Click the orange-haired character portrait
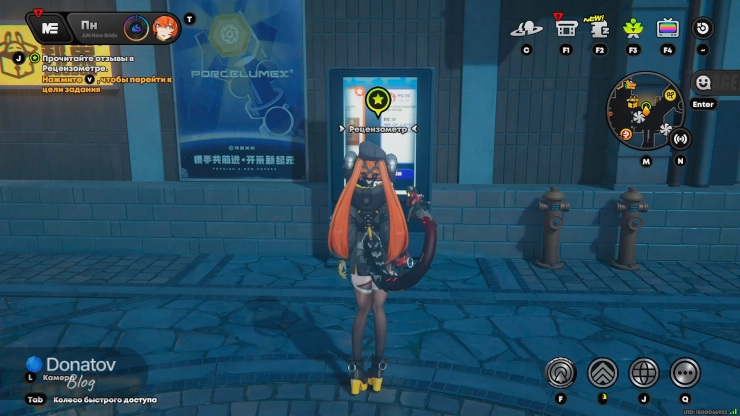This screenshot has width=740, height=416. (x=165, y=27)
